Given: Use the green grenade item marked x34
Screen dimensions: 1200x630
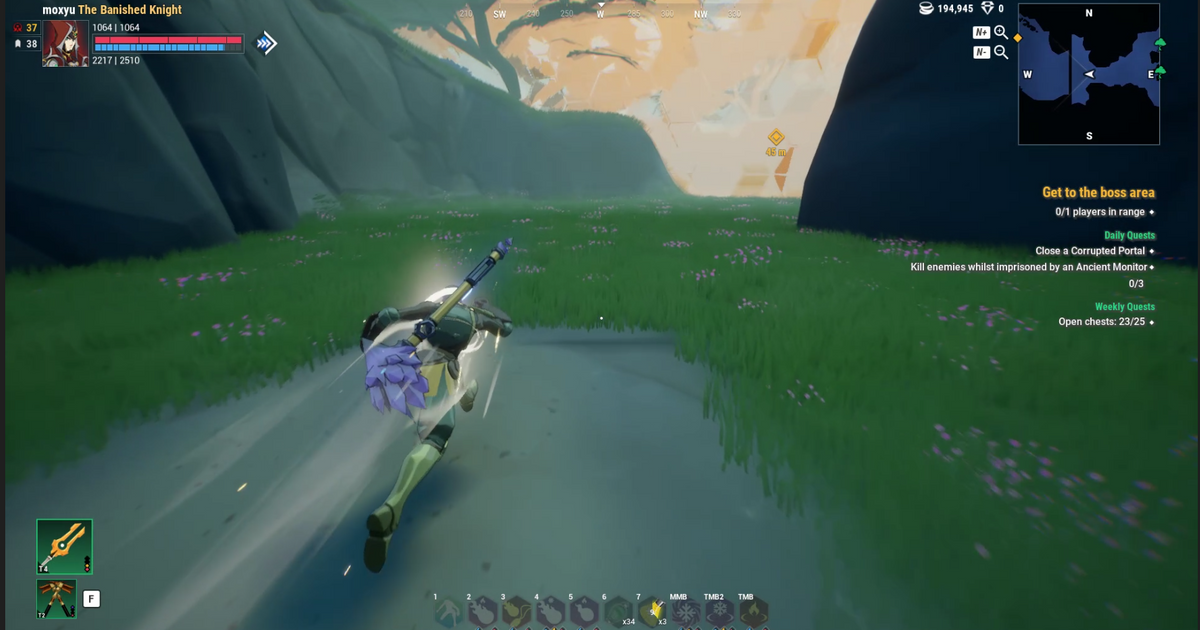Looking at the screenshot, I should tap(618, 612).
